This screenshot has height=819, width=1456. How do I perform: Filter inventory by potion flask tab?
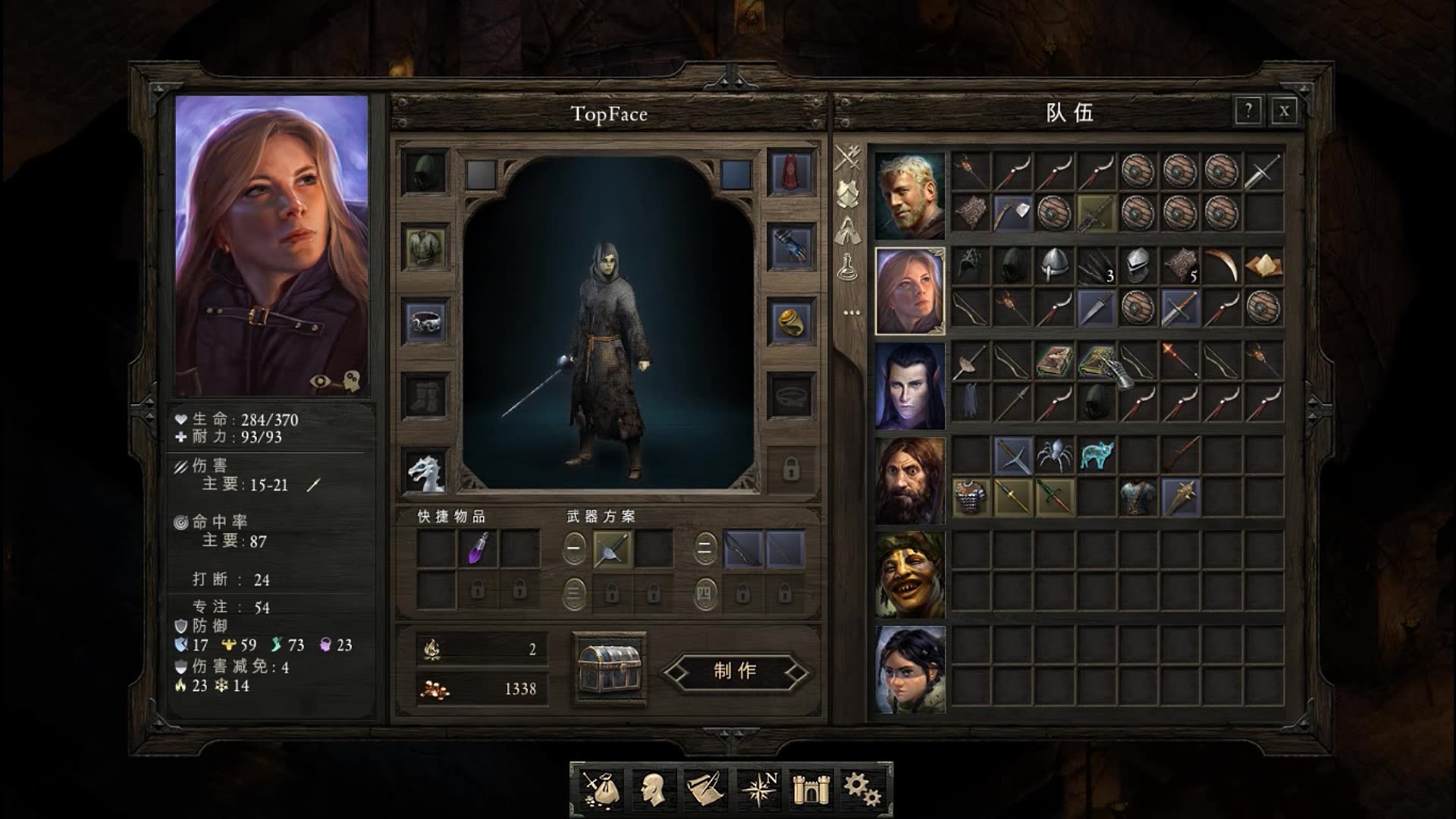848,266
